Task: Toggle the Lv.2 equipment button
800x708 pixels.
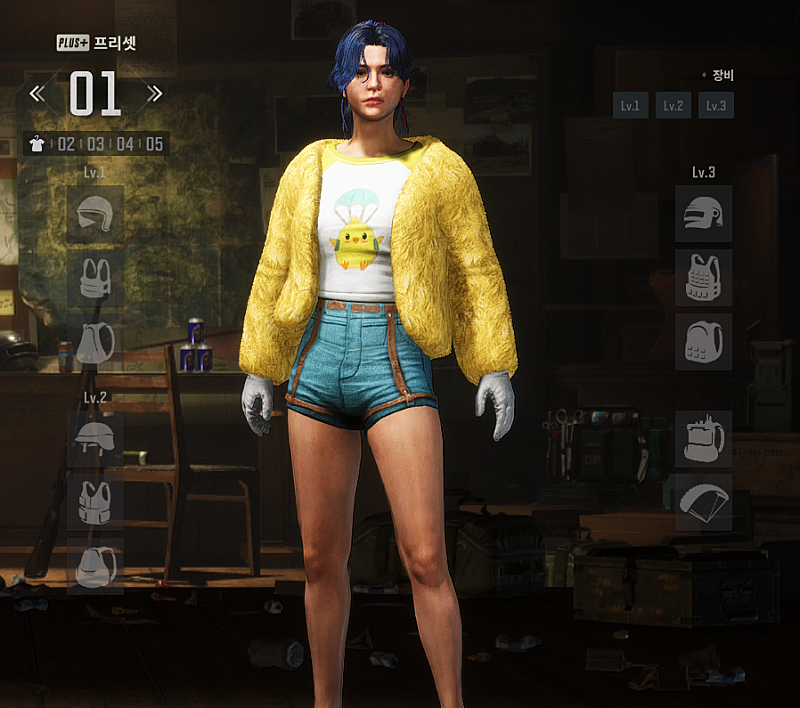Action: [673, 105]
